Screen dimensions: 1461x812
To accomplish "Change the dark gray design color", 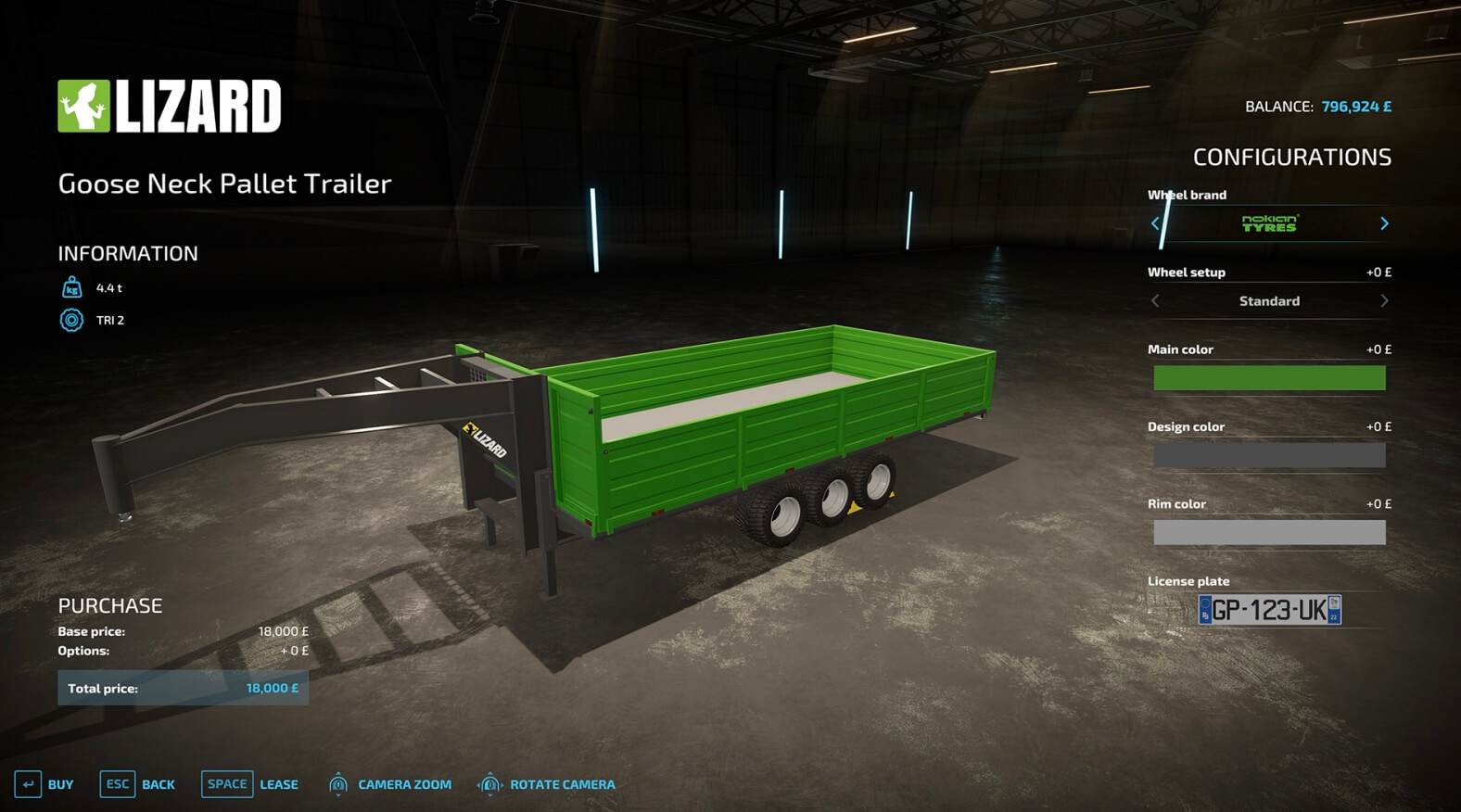I will (x=1269, y=455).
